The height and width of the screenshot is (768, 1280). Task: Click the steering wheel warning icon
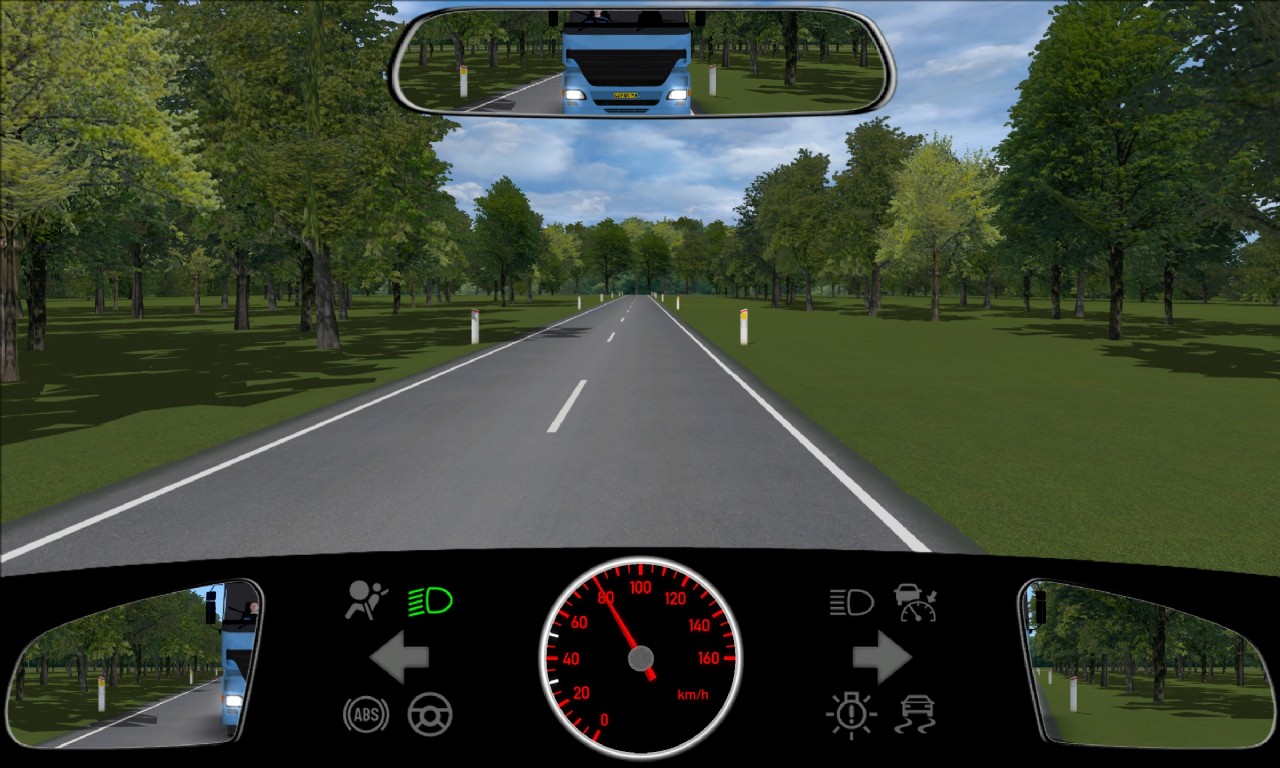tap(430, 714)
